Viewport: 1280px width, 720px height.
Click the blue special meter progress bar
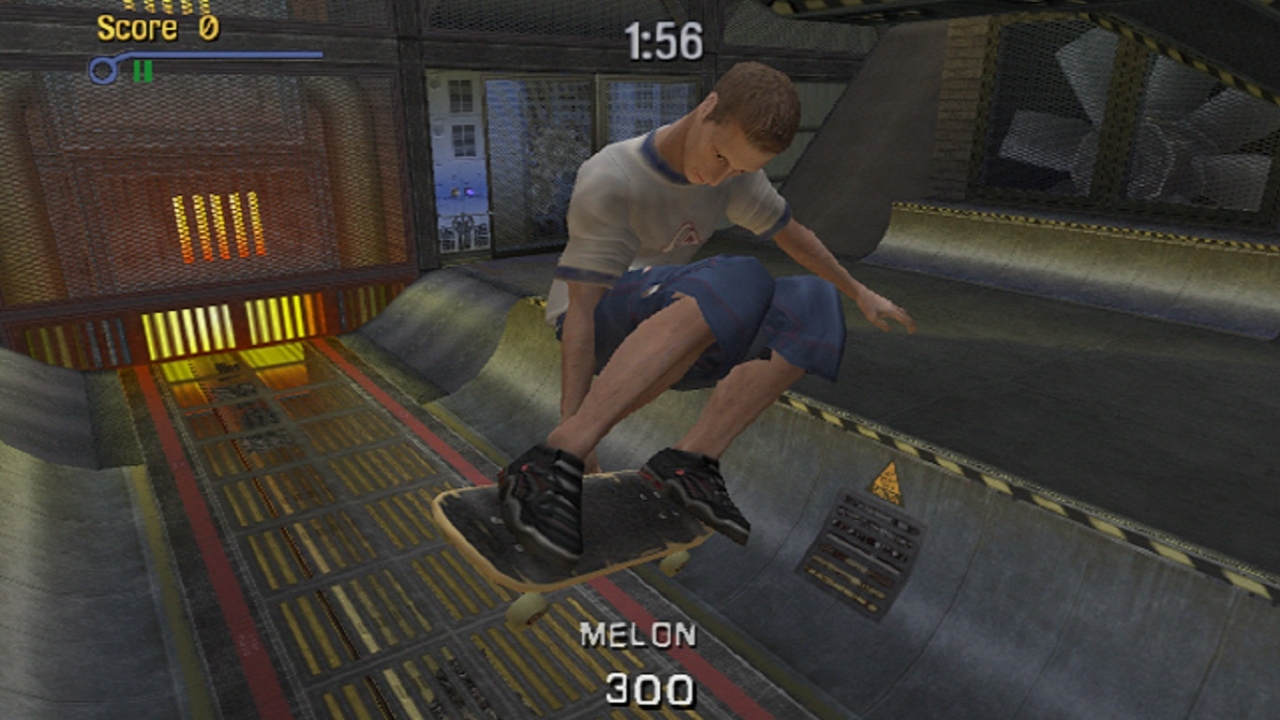(x=200, y=52)
